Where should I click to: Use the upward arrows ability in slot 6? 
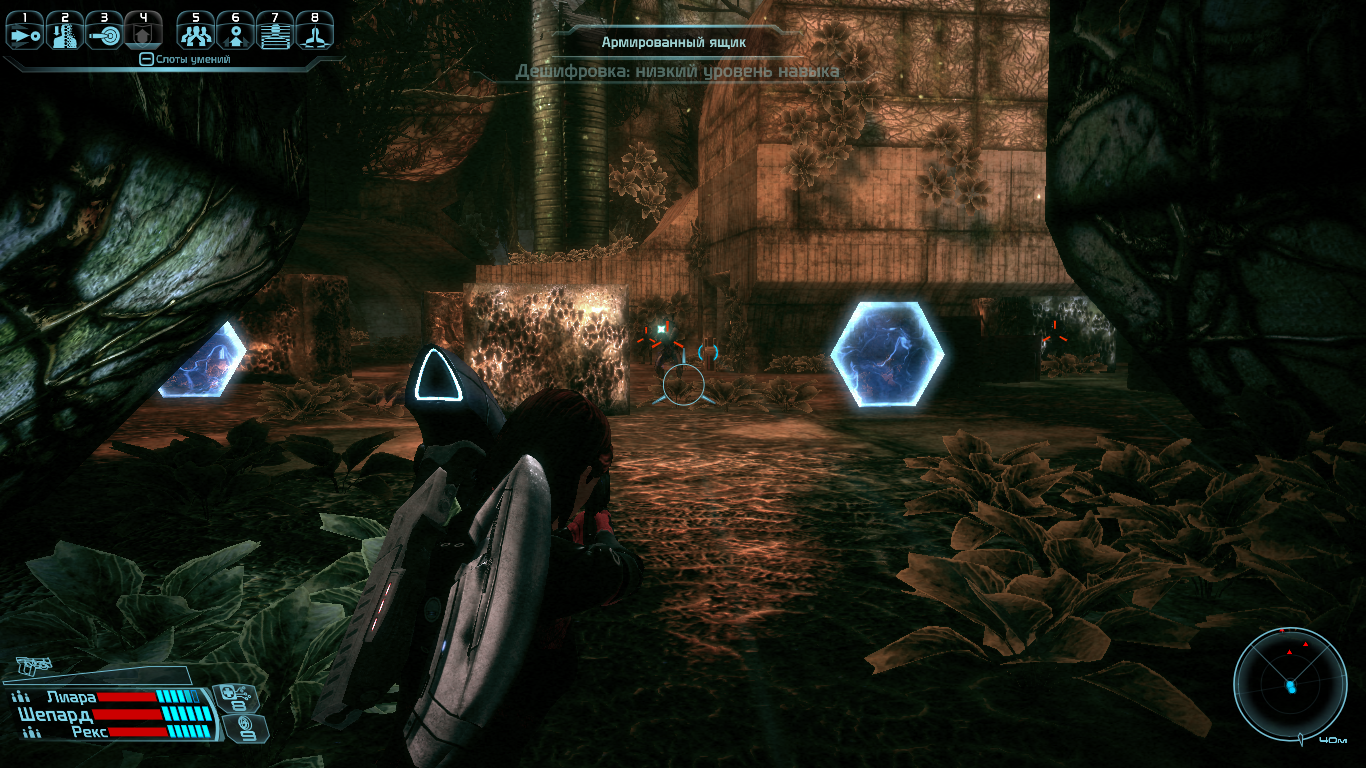tap(236, 34)
